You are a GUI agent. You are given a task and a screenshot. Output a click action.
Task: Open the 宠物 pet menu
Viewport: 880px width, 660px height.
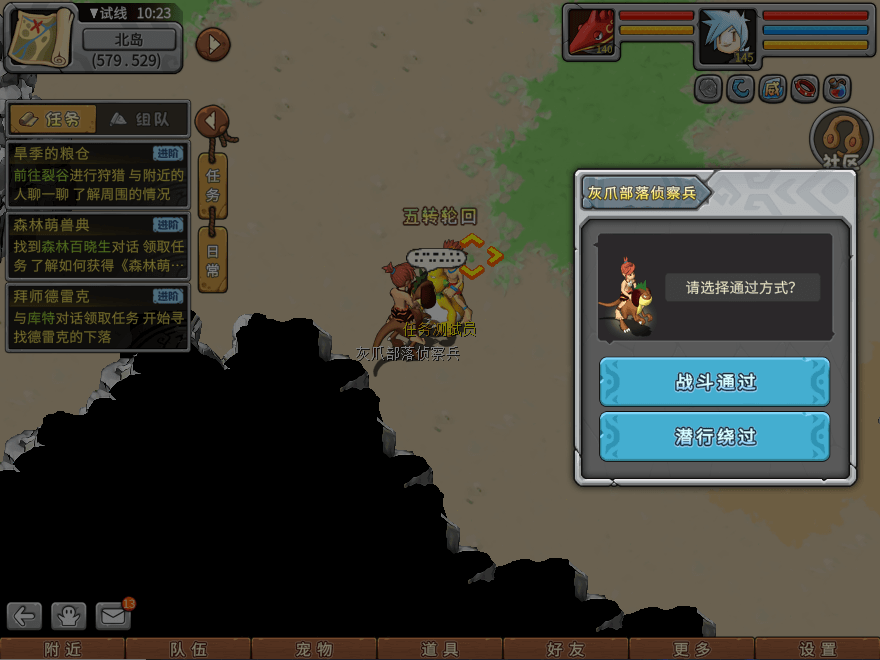[314, 649]
